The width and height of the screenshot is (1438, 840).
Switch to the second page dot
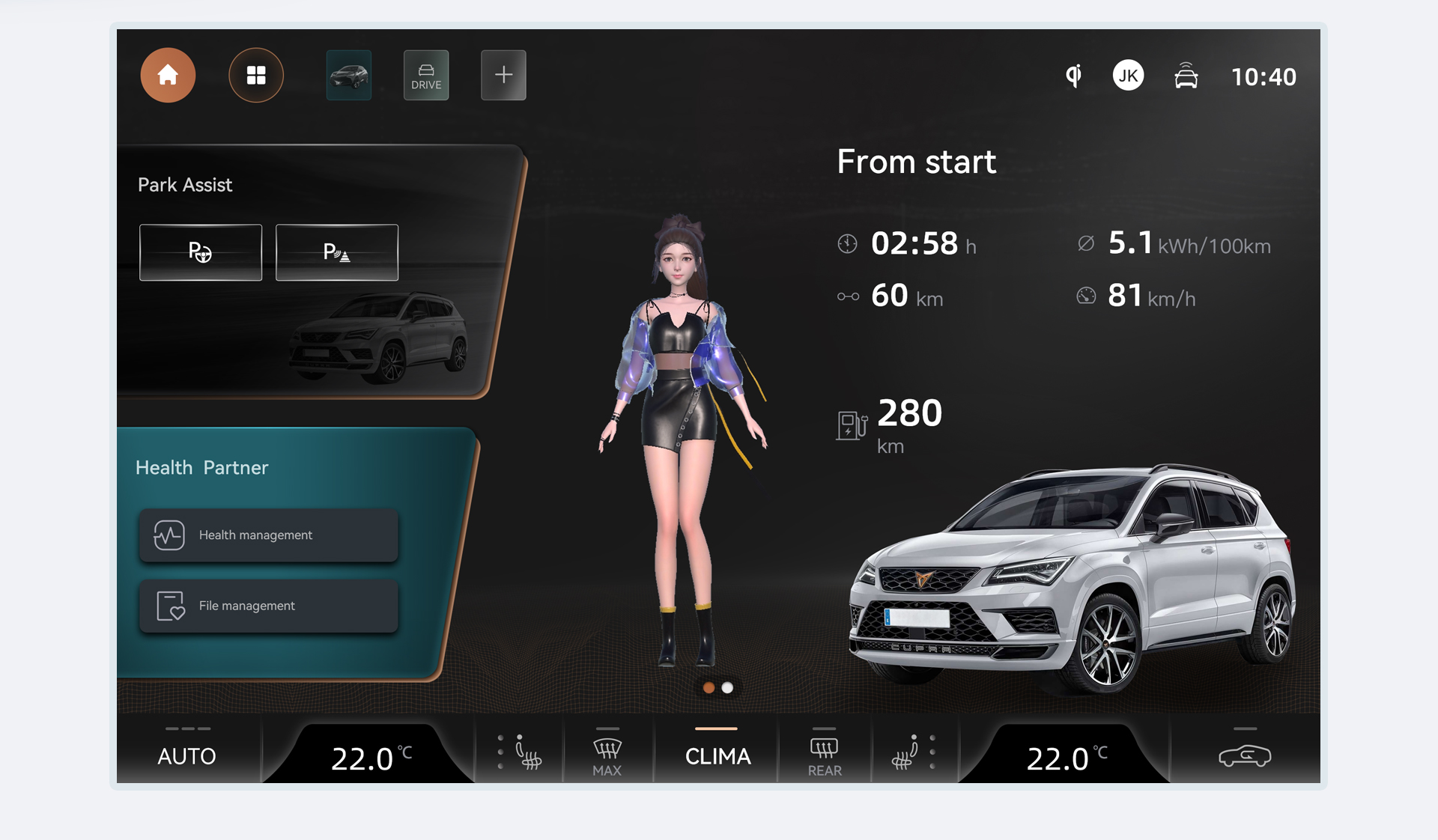(727, 688)
